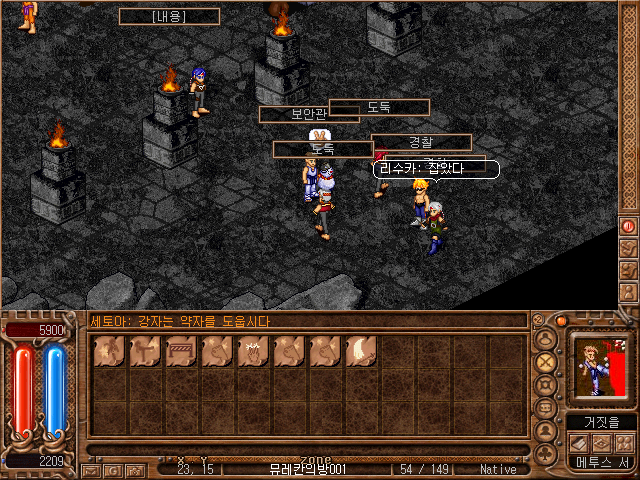Click the four-dots icon under portrait

click(622, 443)
